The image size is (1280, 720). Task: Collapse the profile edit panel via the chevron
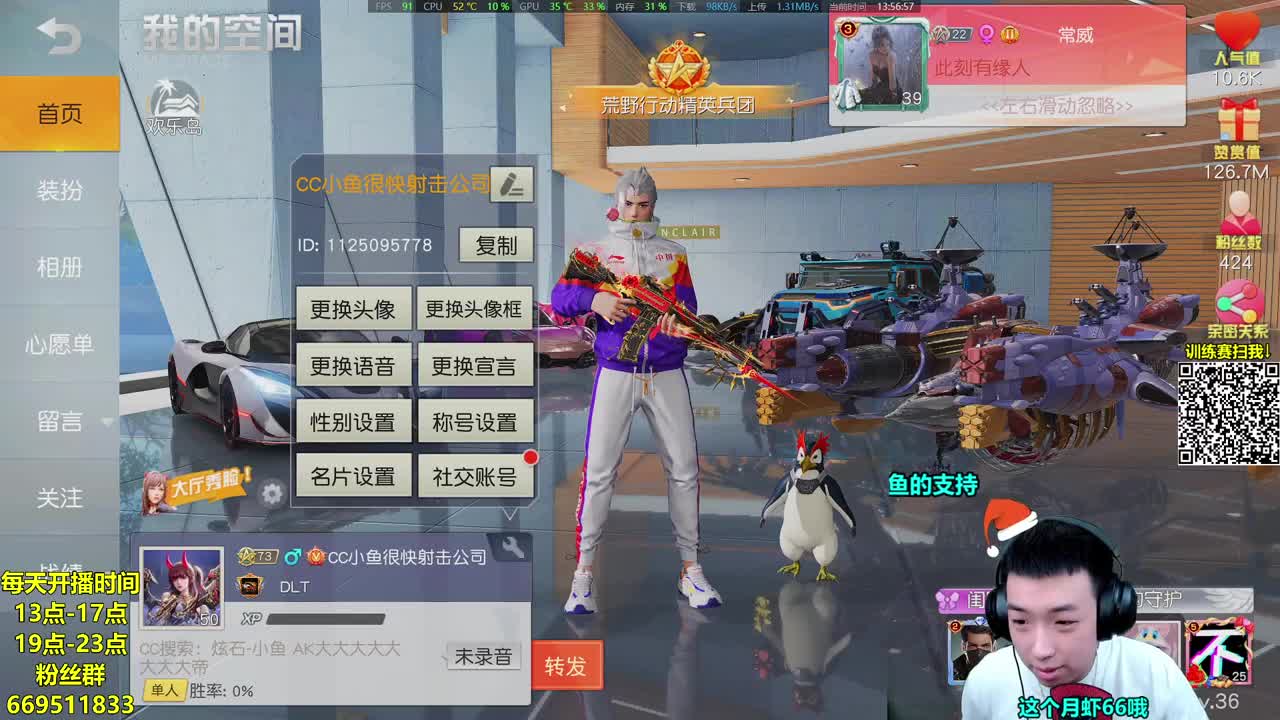pyautogui.click(x=511, y=514)
